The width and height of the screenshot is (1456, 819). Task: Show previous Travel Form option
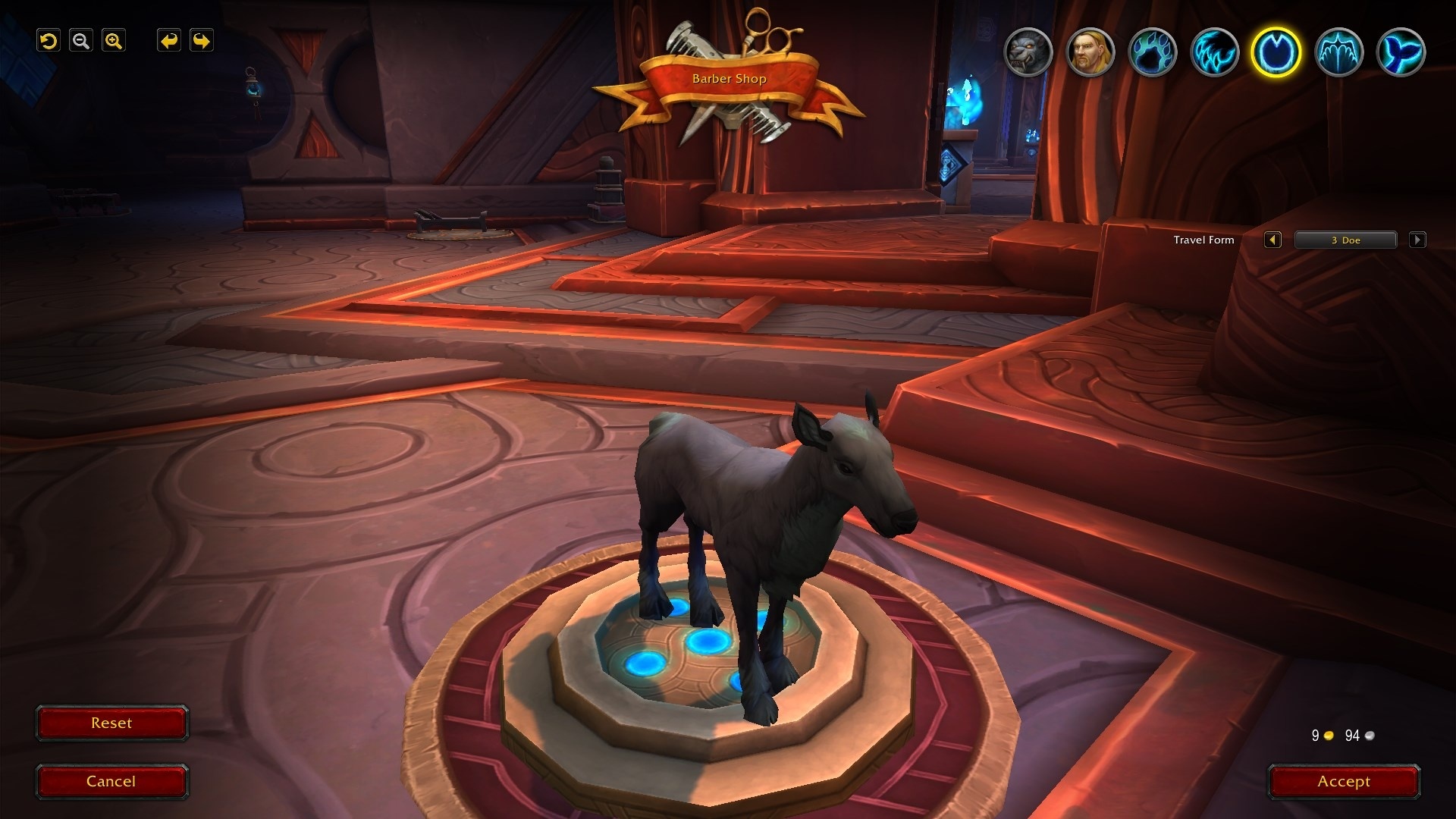pyautogui.click(x=1272, y=240)
